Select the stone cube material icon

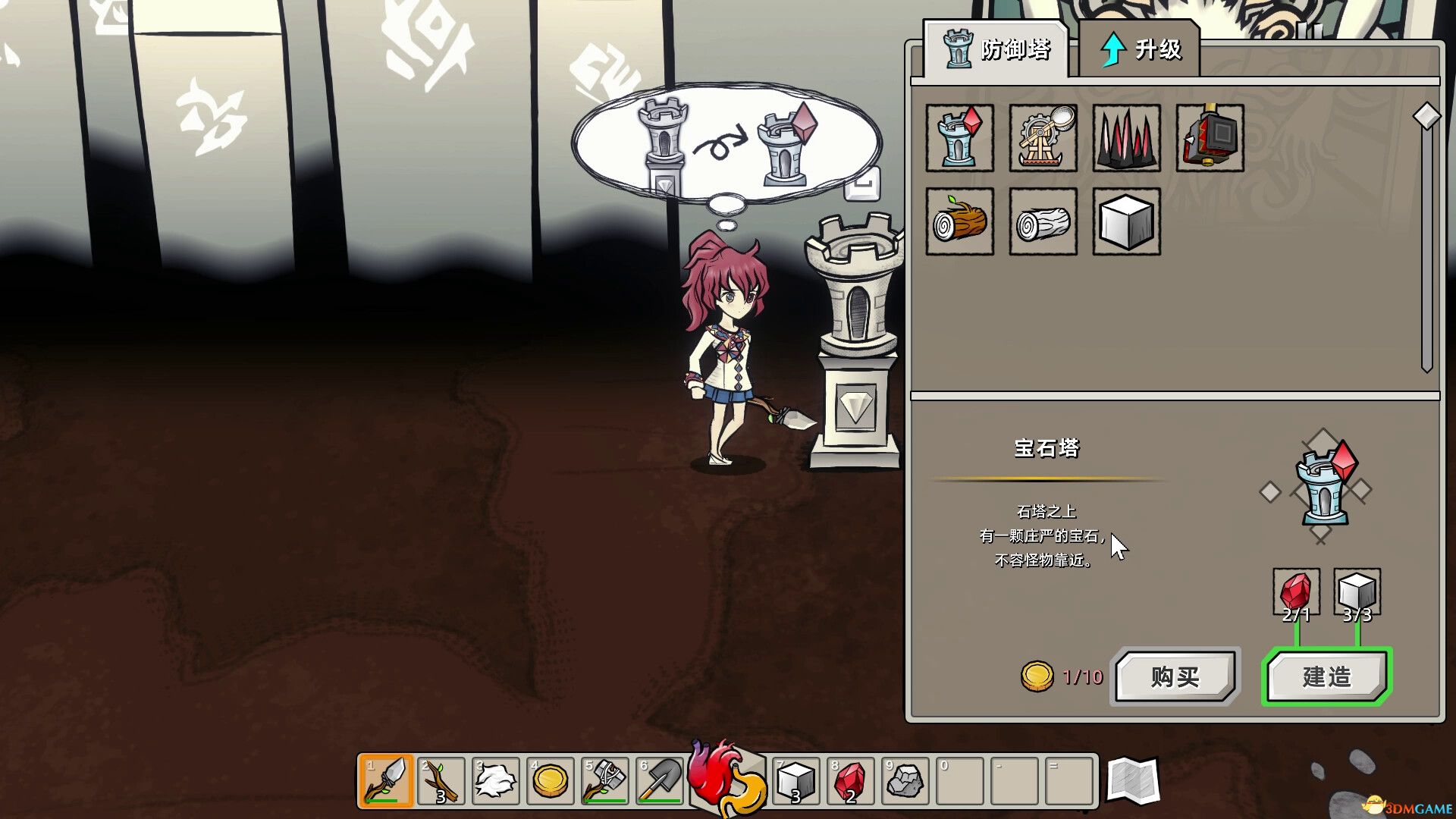point(1126,222)
